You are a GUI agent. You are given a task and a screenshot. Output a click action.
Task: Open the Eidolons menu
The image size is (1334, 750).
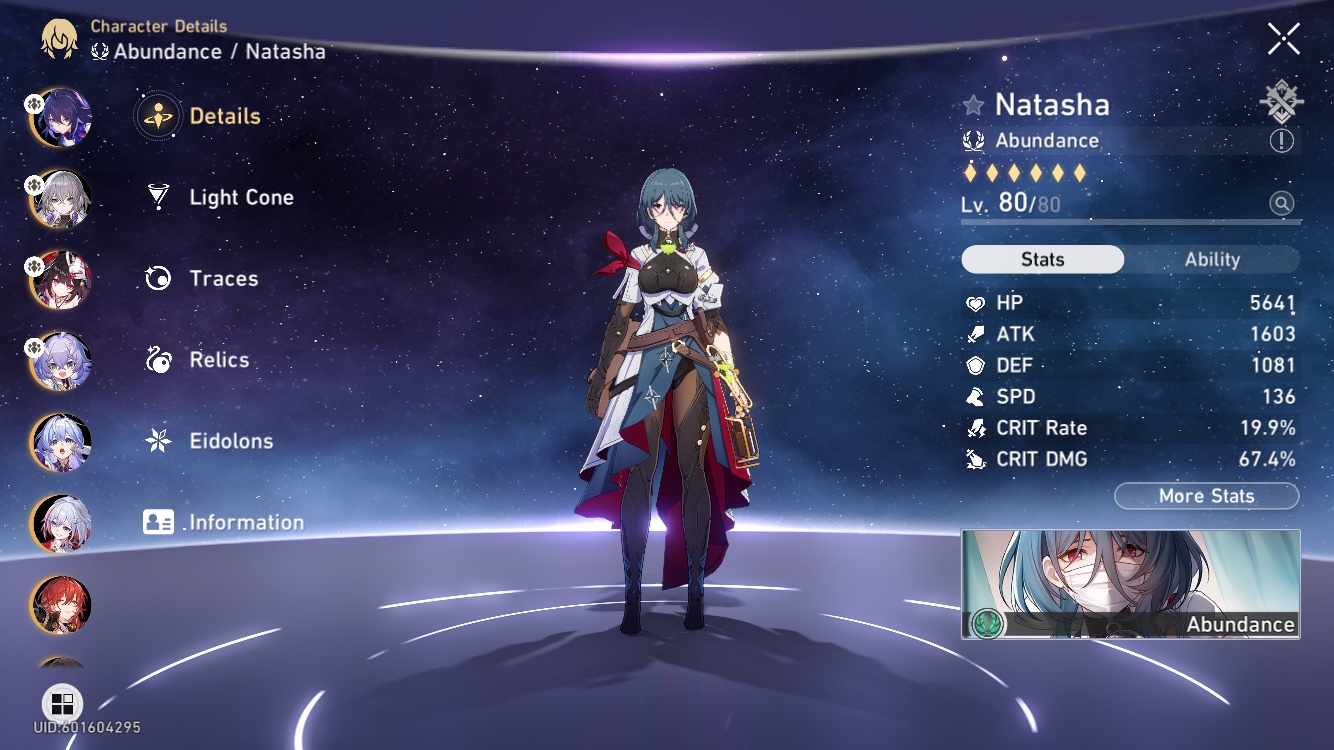[x=230, y=441]
